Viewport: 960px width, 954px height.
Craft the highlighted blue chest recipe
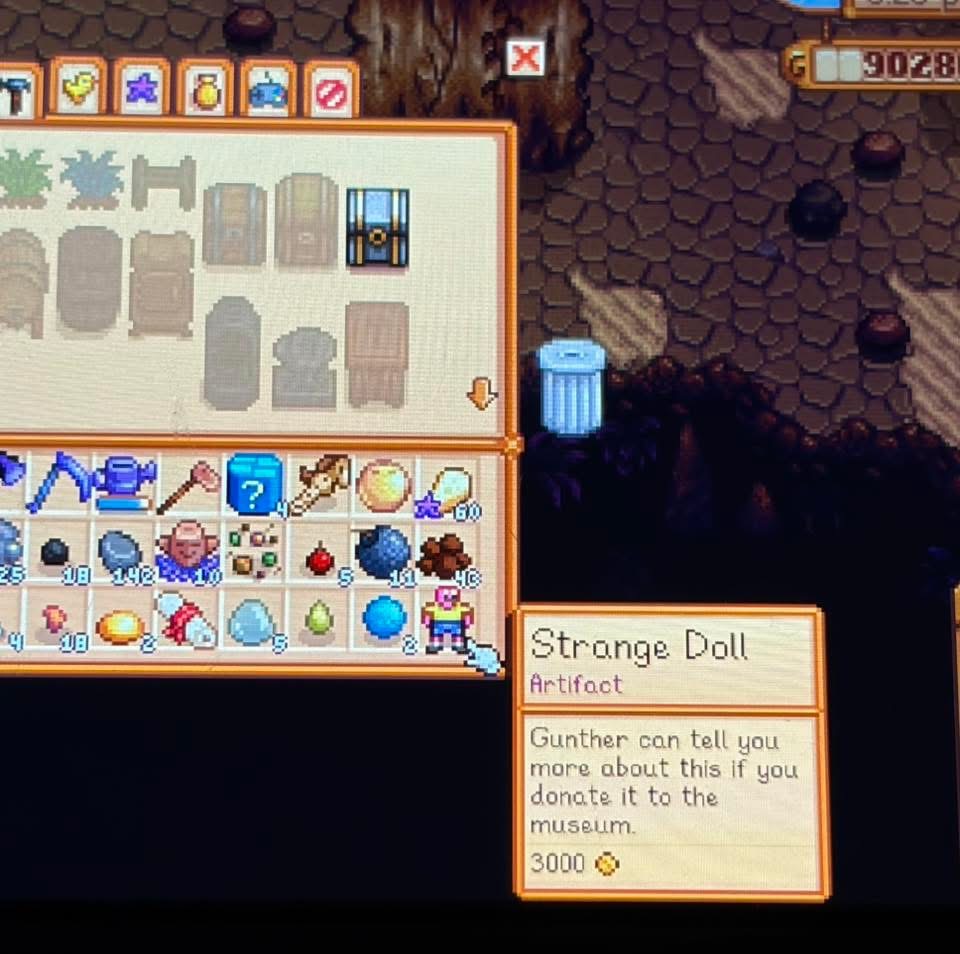(377, 228)
